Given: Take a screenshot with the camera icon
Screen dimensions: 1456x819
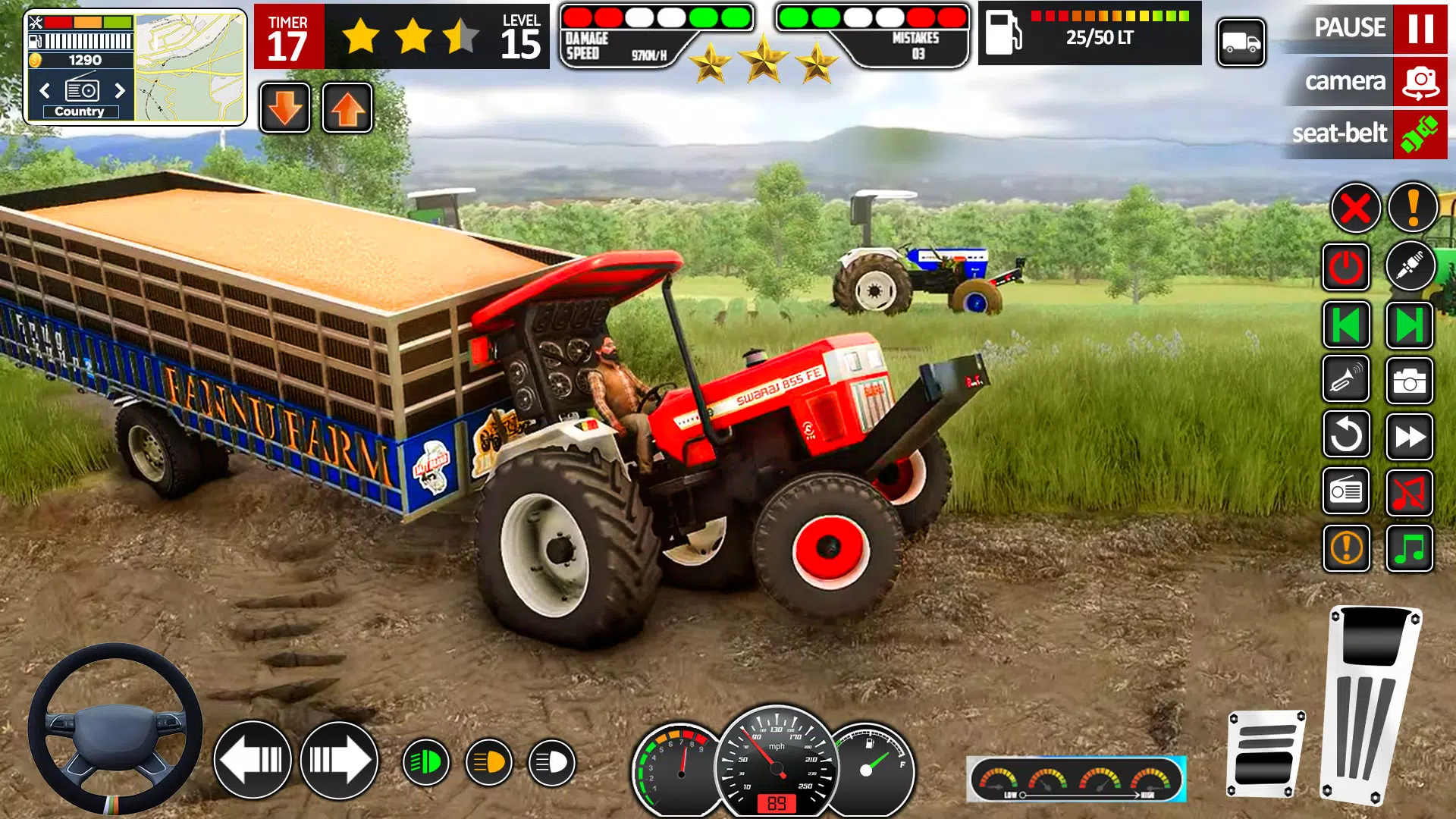Looking at the screenshot, I should [1410, 381].
